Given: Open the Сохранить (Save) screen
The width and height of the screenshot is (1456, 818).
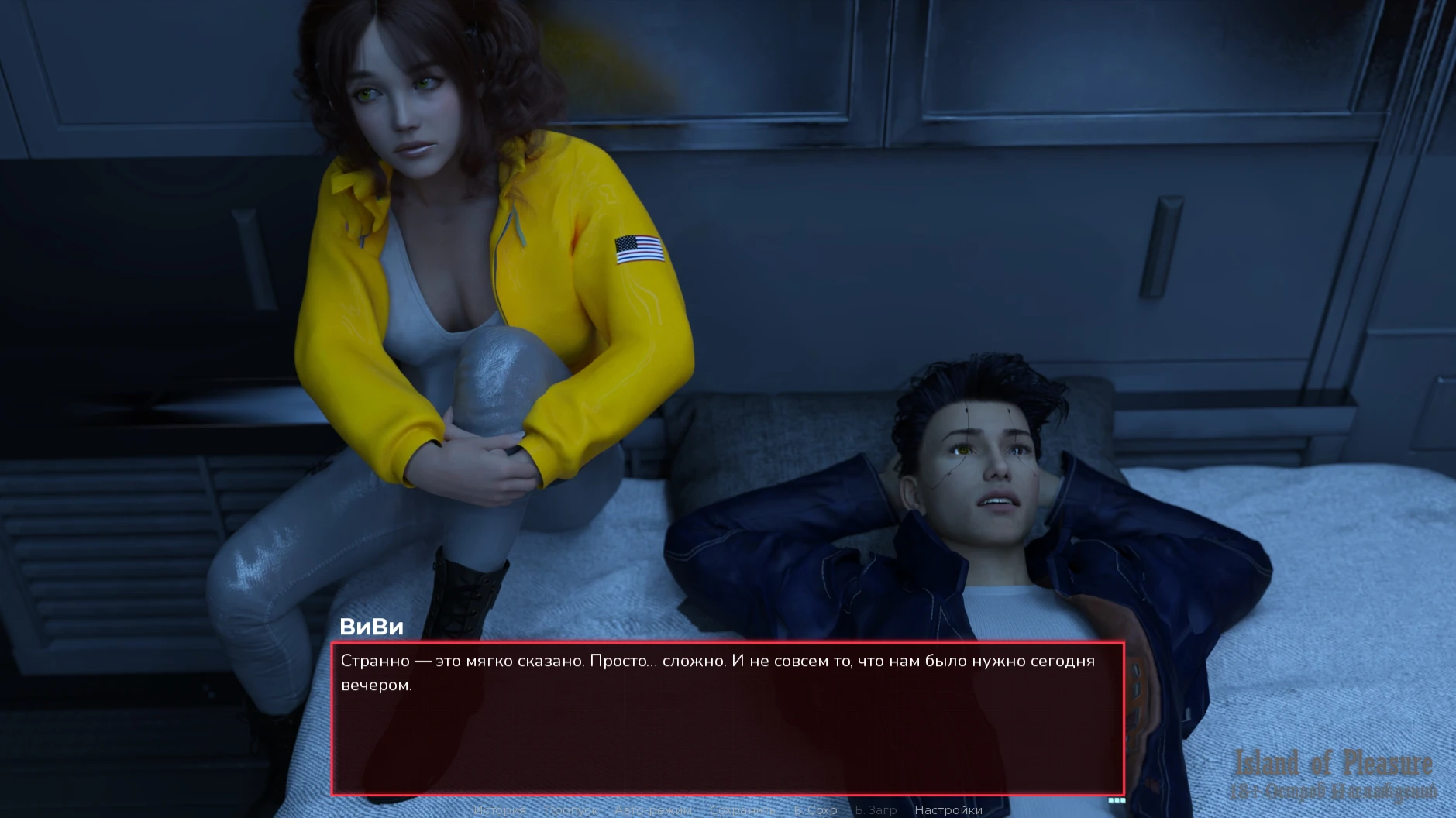Looking at the screenshot, I should tap(742, 810).
